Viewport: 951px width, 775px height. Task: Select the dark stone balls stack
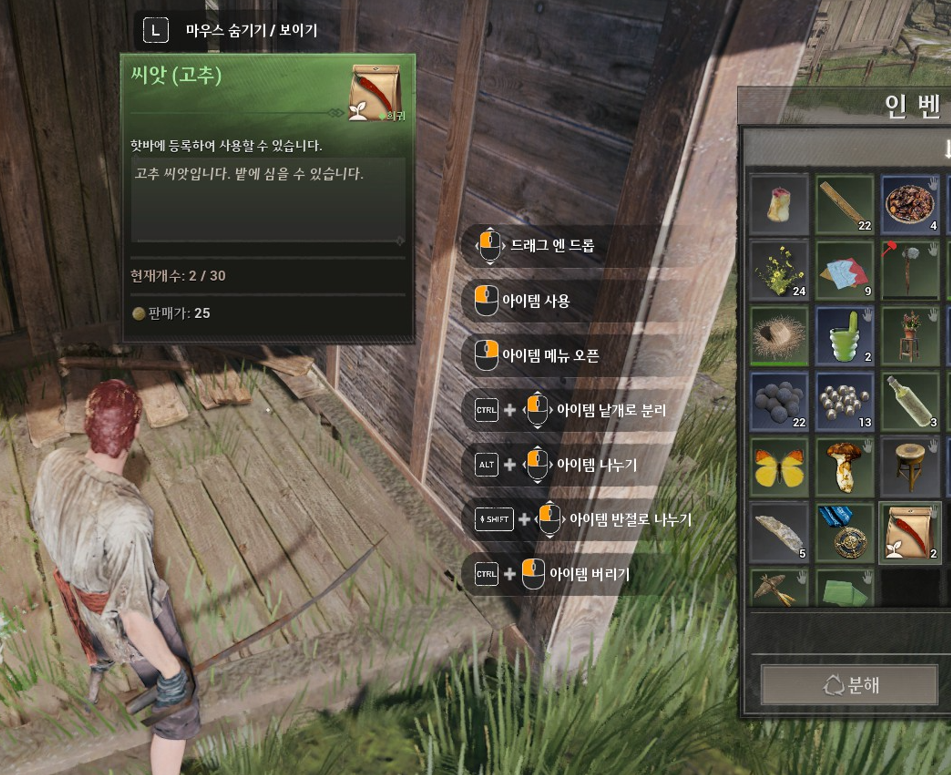(779, 401)
